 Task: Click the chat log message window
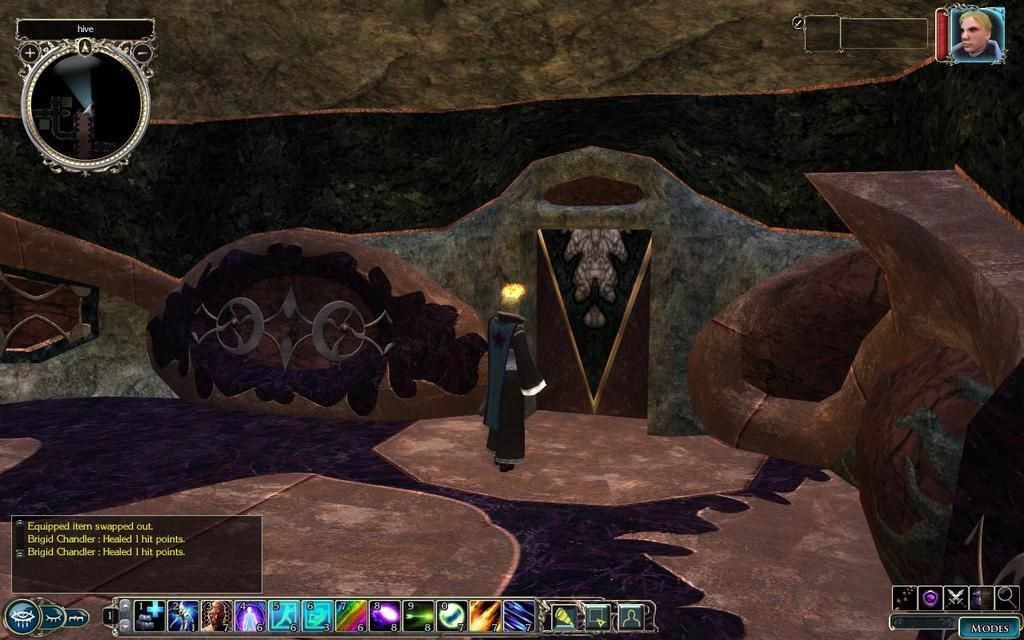coord(137,553)
